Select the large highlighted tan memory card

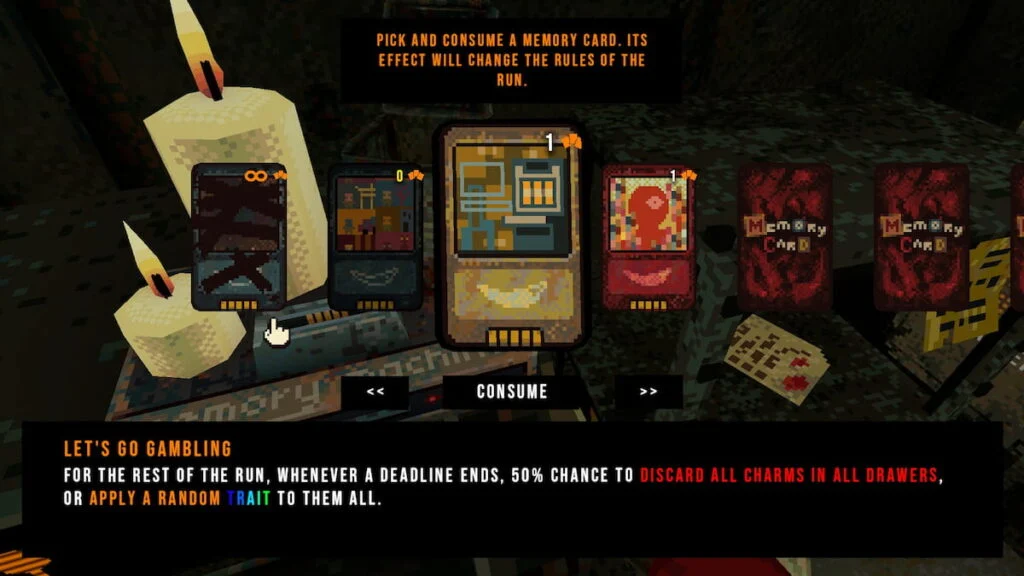pyautogui.click(x=511, y=236)
